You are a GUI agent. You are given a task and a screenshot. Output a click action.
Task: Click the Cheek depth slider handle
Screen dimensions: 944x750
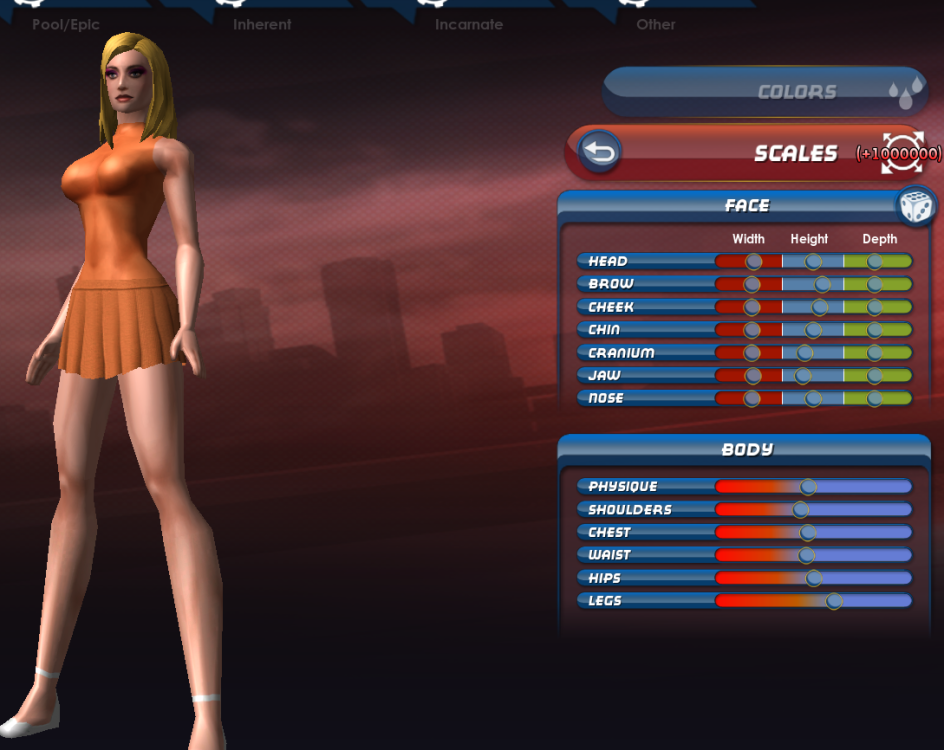[875, 307]
